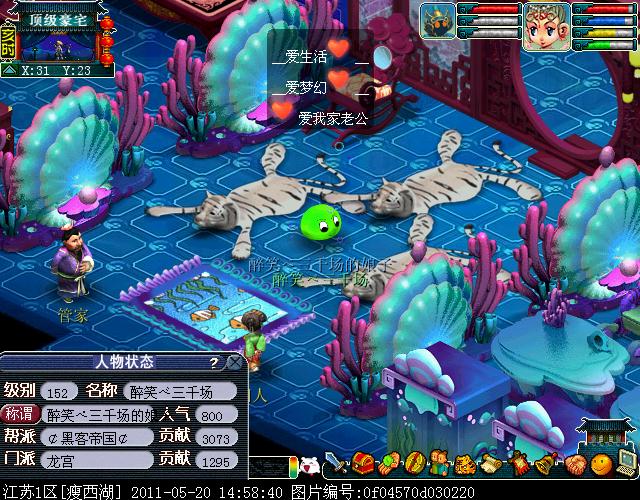Open the red treasure chest inventory
This screenshot has height=500, width=640.
pyautogui.click(x=363, y=464)
